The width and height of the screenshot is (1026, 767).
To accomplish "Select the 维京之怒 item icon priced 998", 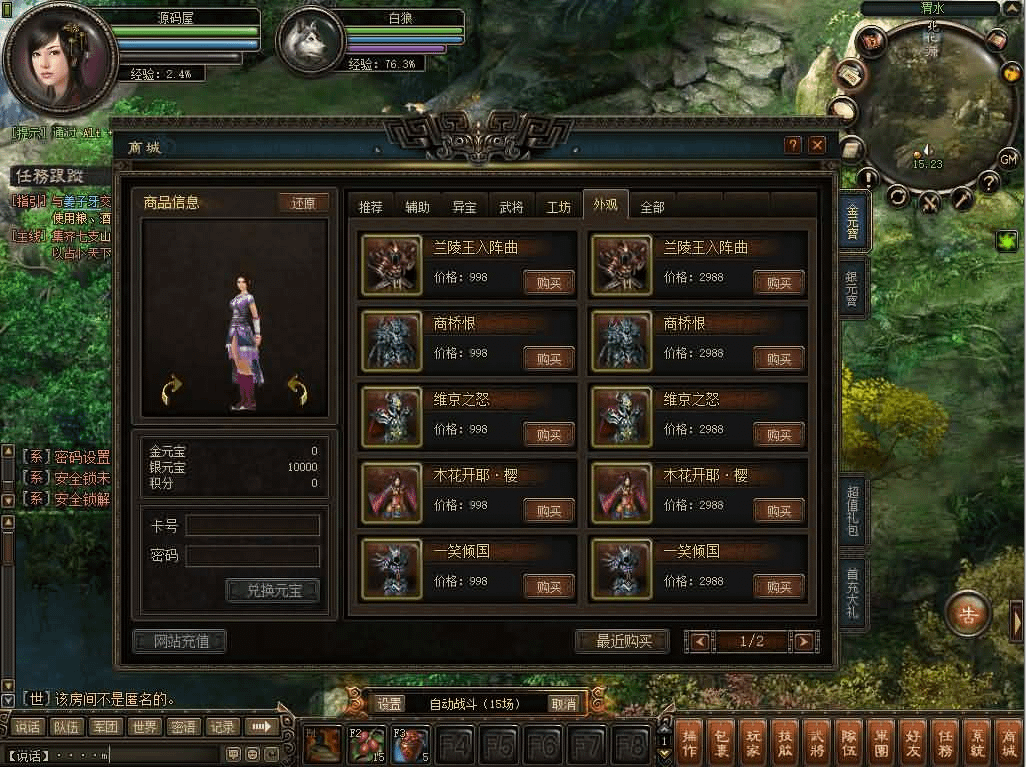I will coord(391,417).
